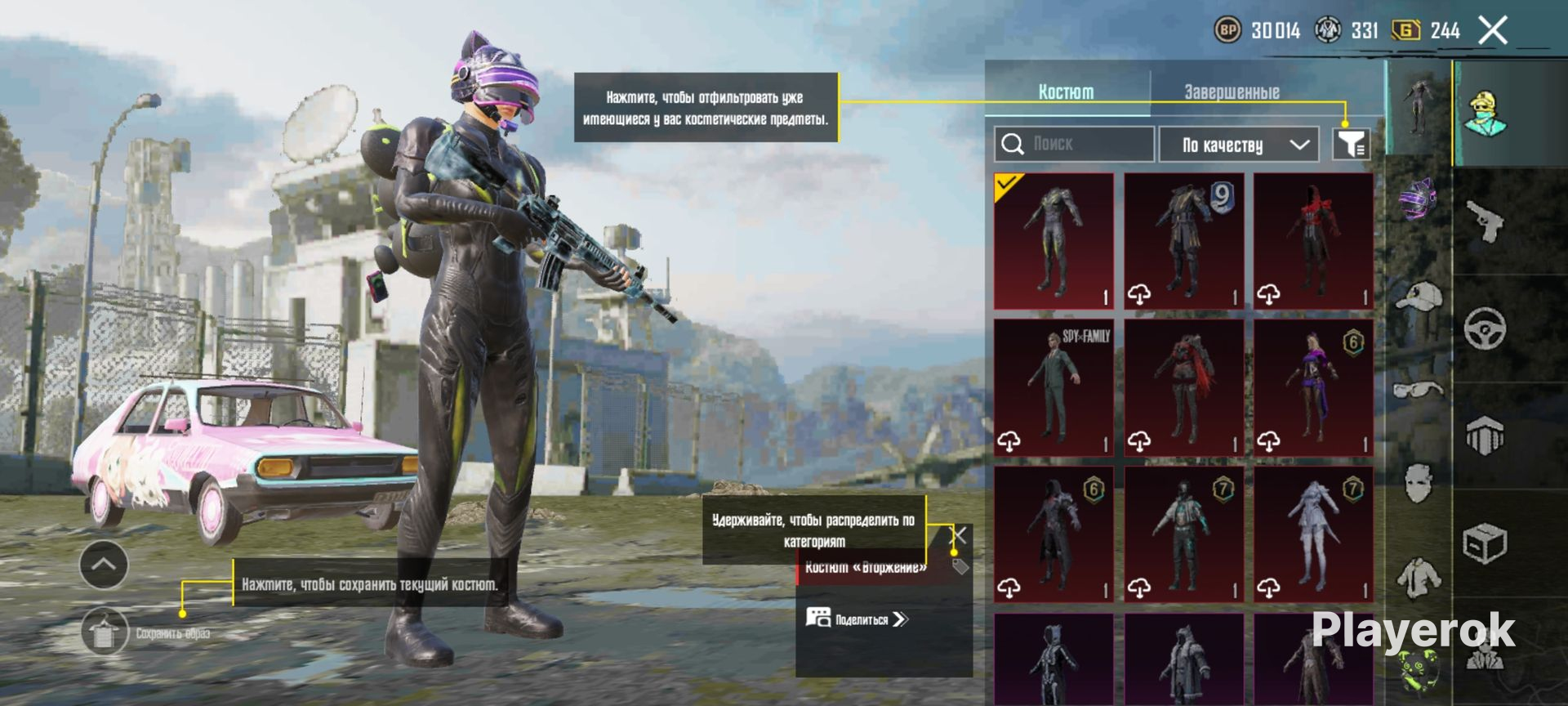This screenshot has width=1568, height=706.
Task: Show the glasses accessory category
Action: (x=1419, y=390)
